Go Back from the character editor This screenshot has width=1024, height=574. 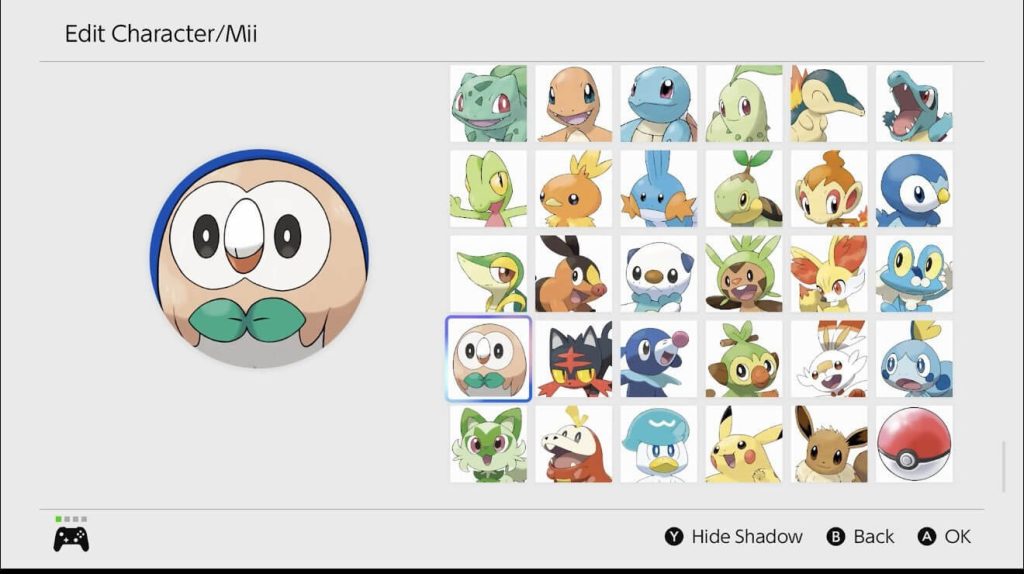861,537
